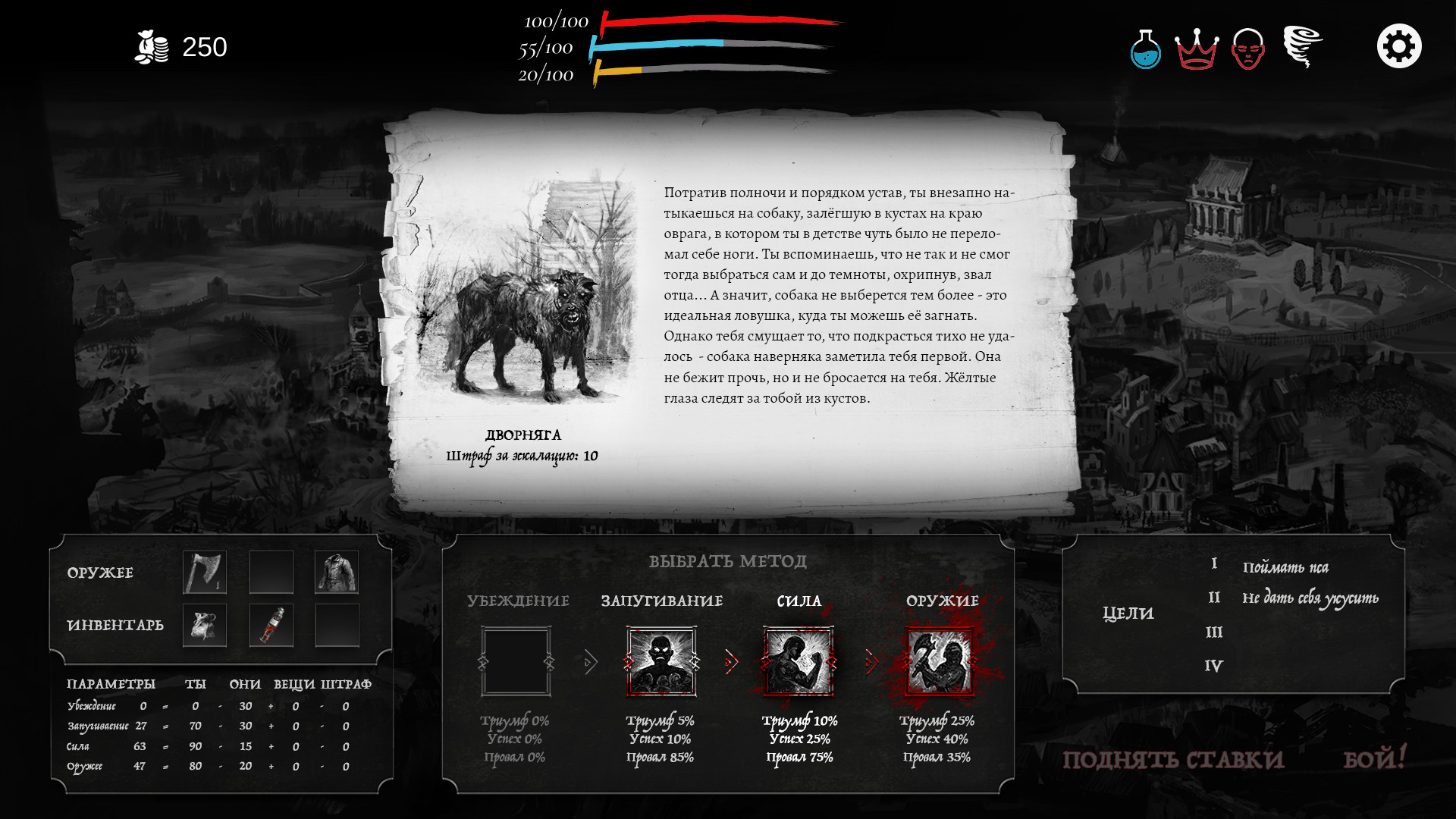Open the settings gear

tap(1399, 45)
